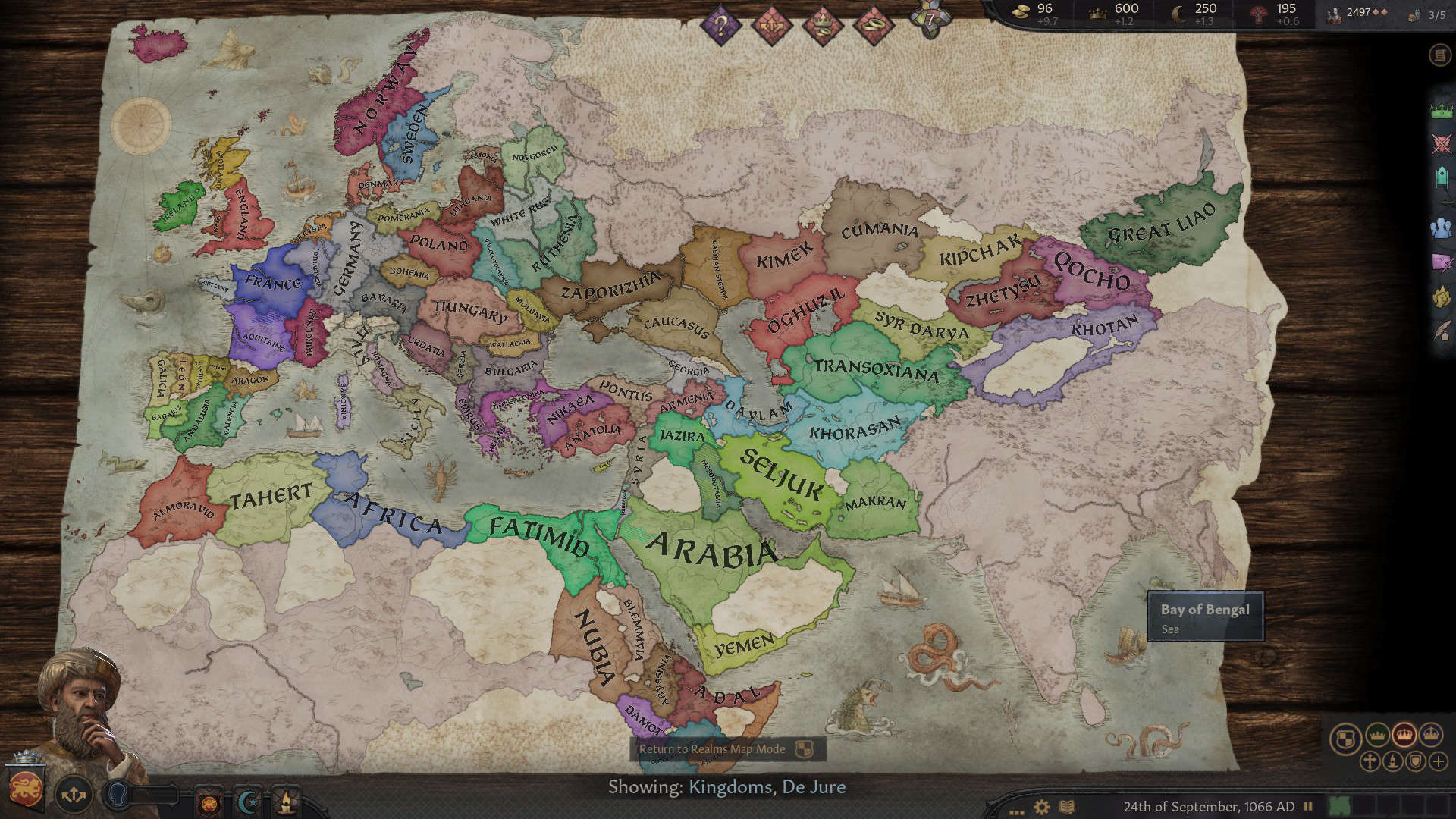Open game settings via the gear icon
Image resolution: width=1456 pixels, height=819 pixels.
(x=1042, y=806)
